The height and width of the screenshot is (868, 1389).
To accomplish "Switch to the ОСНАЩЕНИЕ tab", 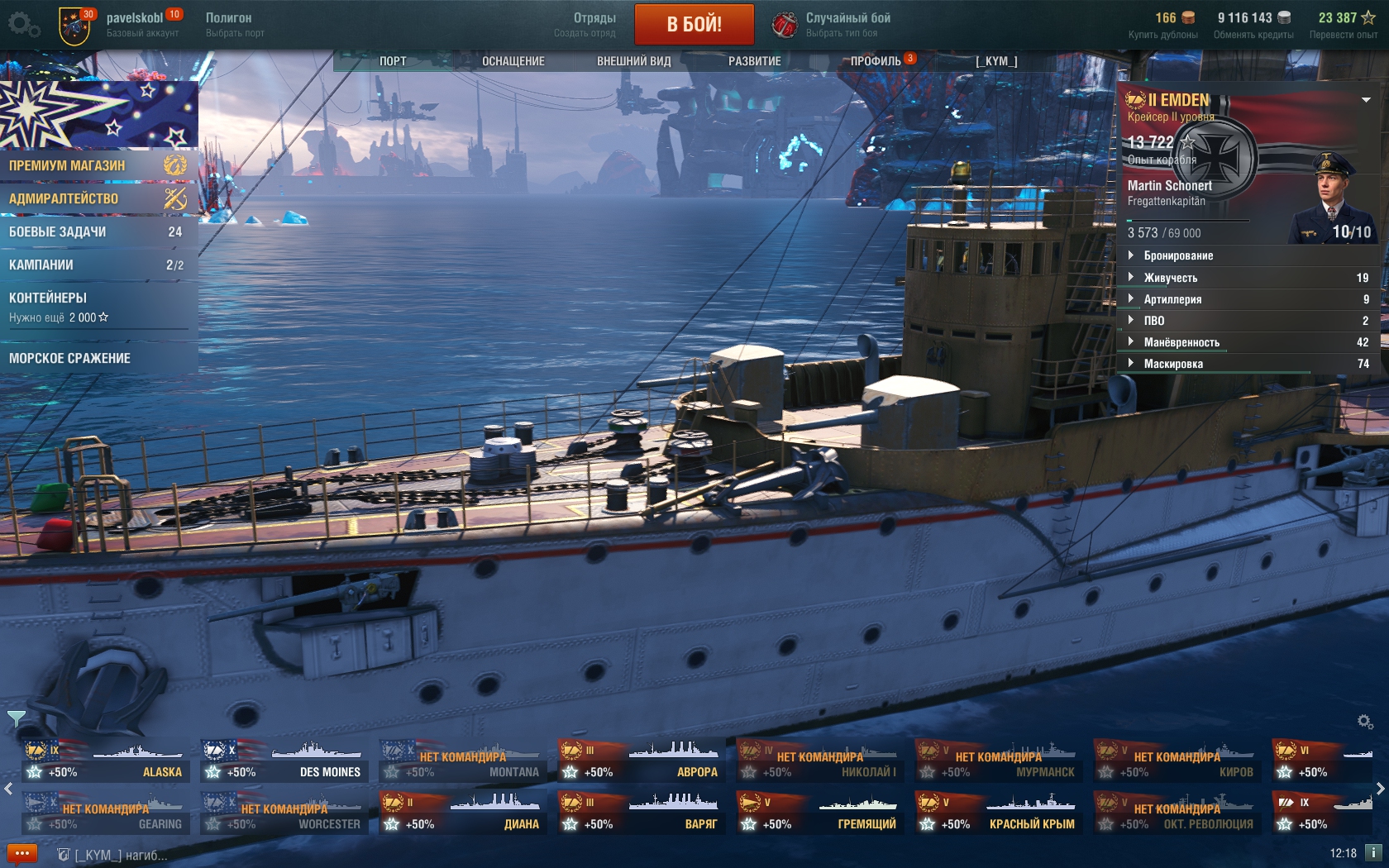I will (513, 61).
